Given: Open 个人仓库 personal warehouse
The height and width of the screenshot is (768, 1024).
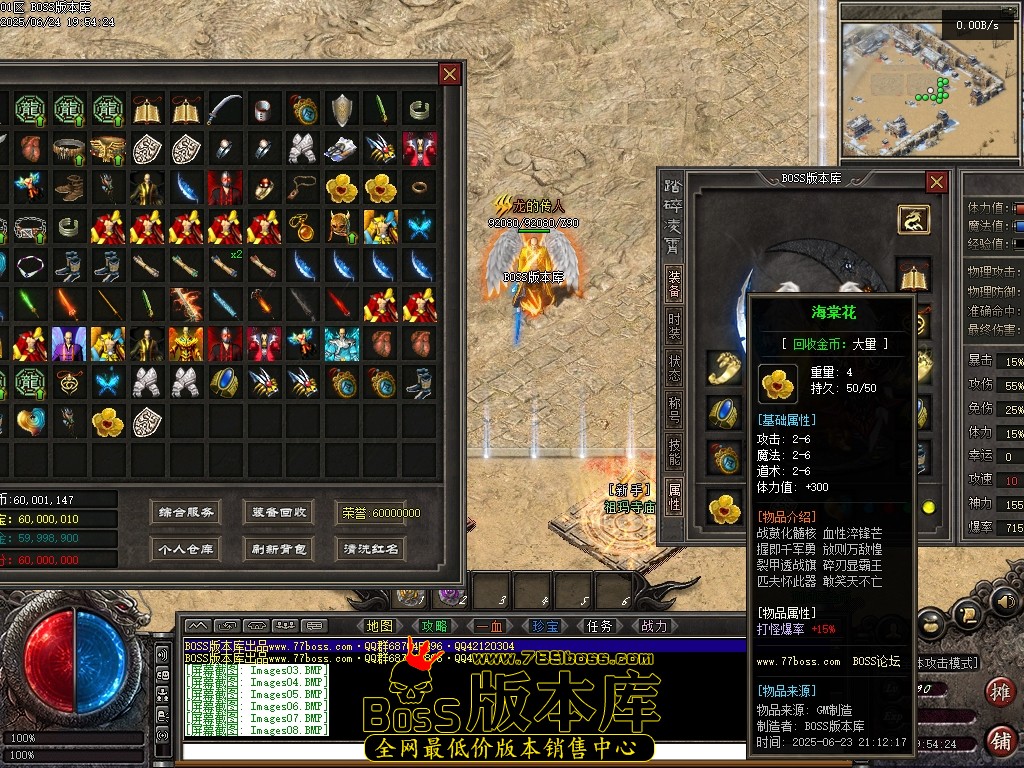Looking at the screenshot, I should click(x=185, y=549).
